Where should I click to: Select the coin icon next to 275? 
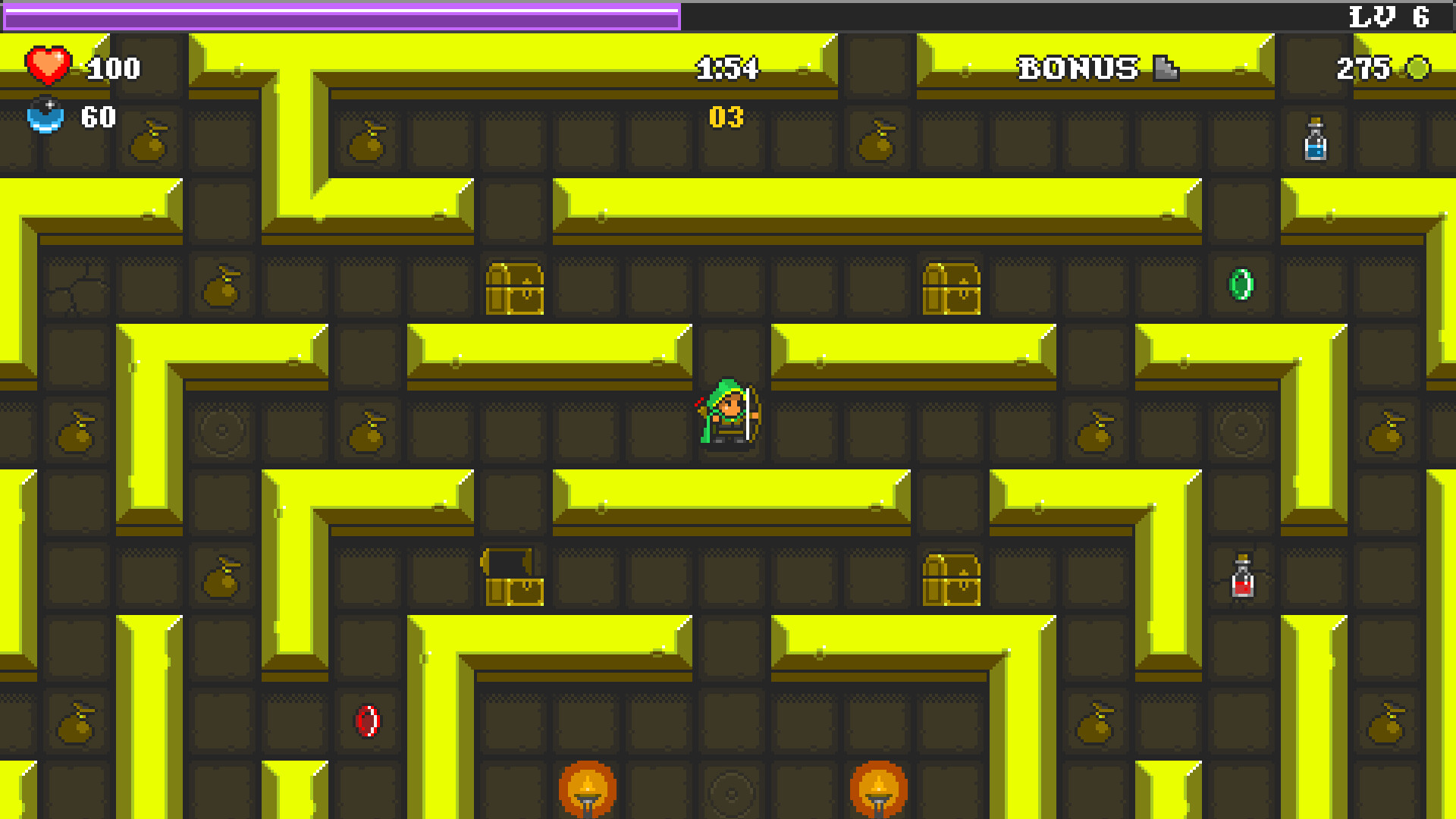[x=1417, y=70]
